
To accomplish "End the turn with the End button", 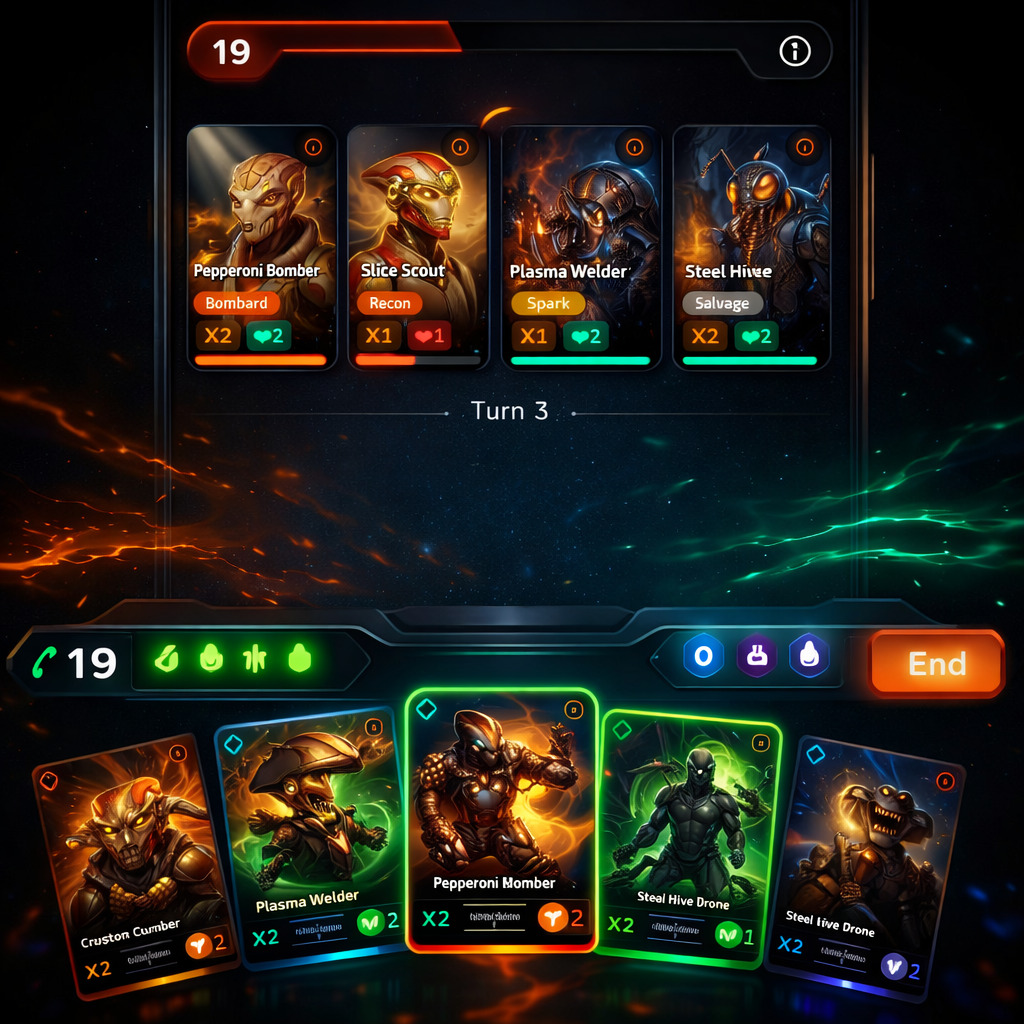I will tap(936, 664).
